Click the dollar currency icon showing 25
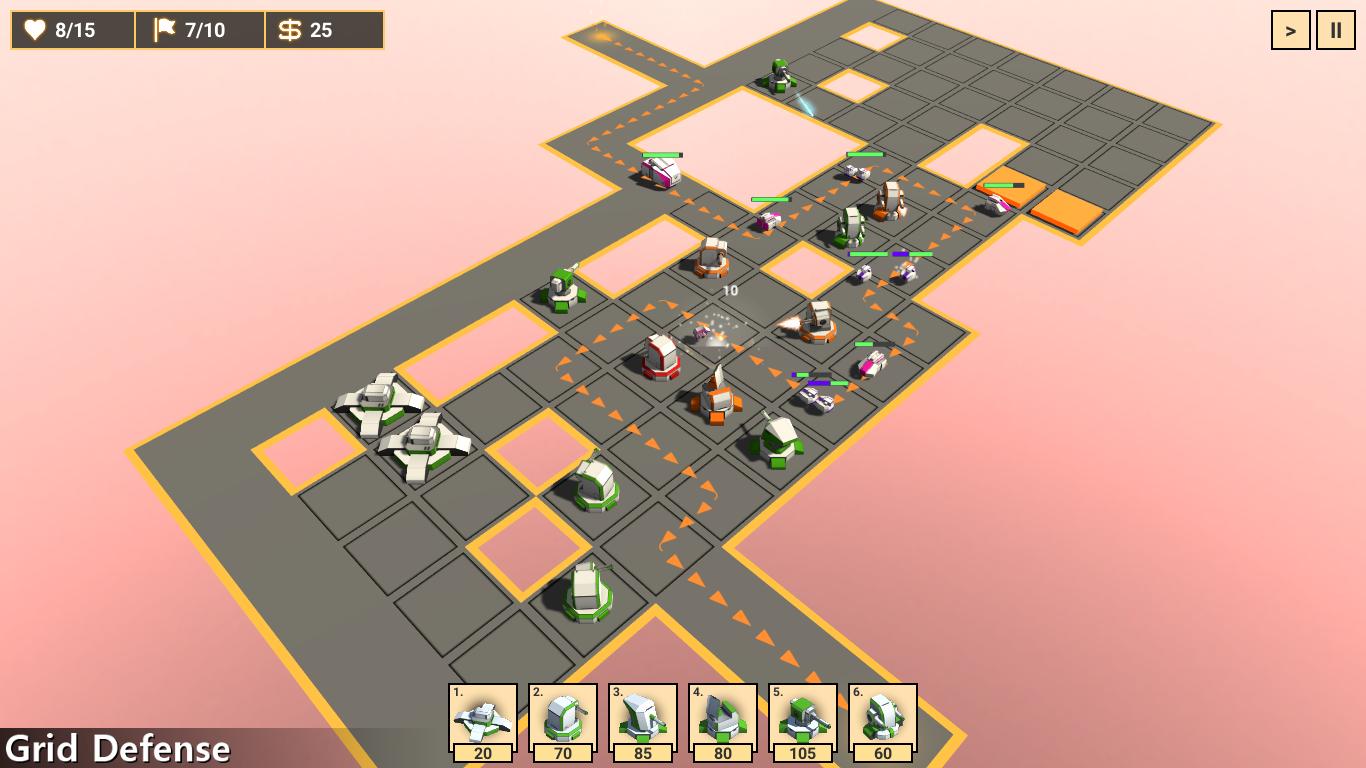The height and width of the screenshot is (768, 1366). [292, 30]
